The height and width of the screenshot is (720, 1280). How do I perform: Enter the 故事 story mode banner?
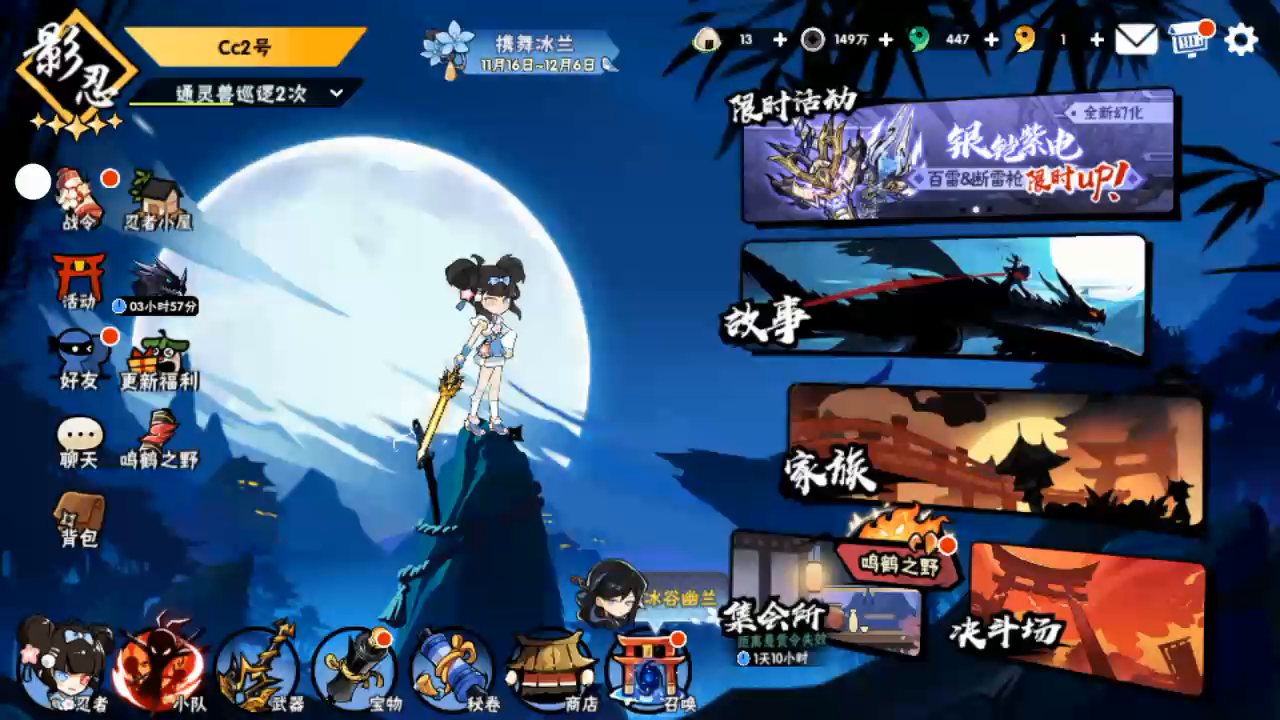(x=944, y=297)
